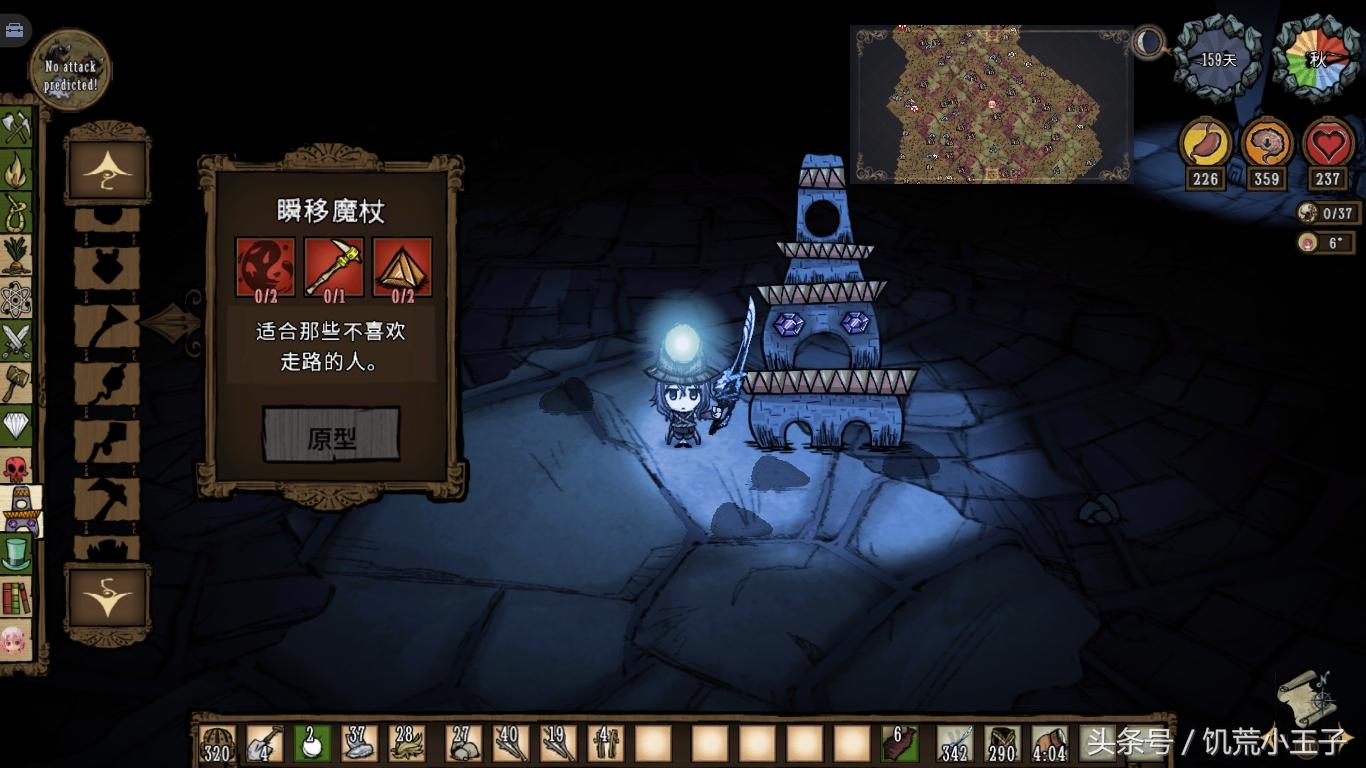Select the Food and farming tab
This screenshot has height=768, width=1366.
[x=16, y=255]
